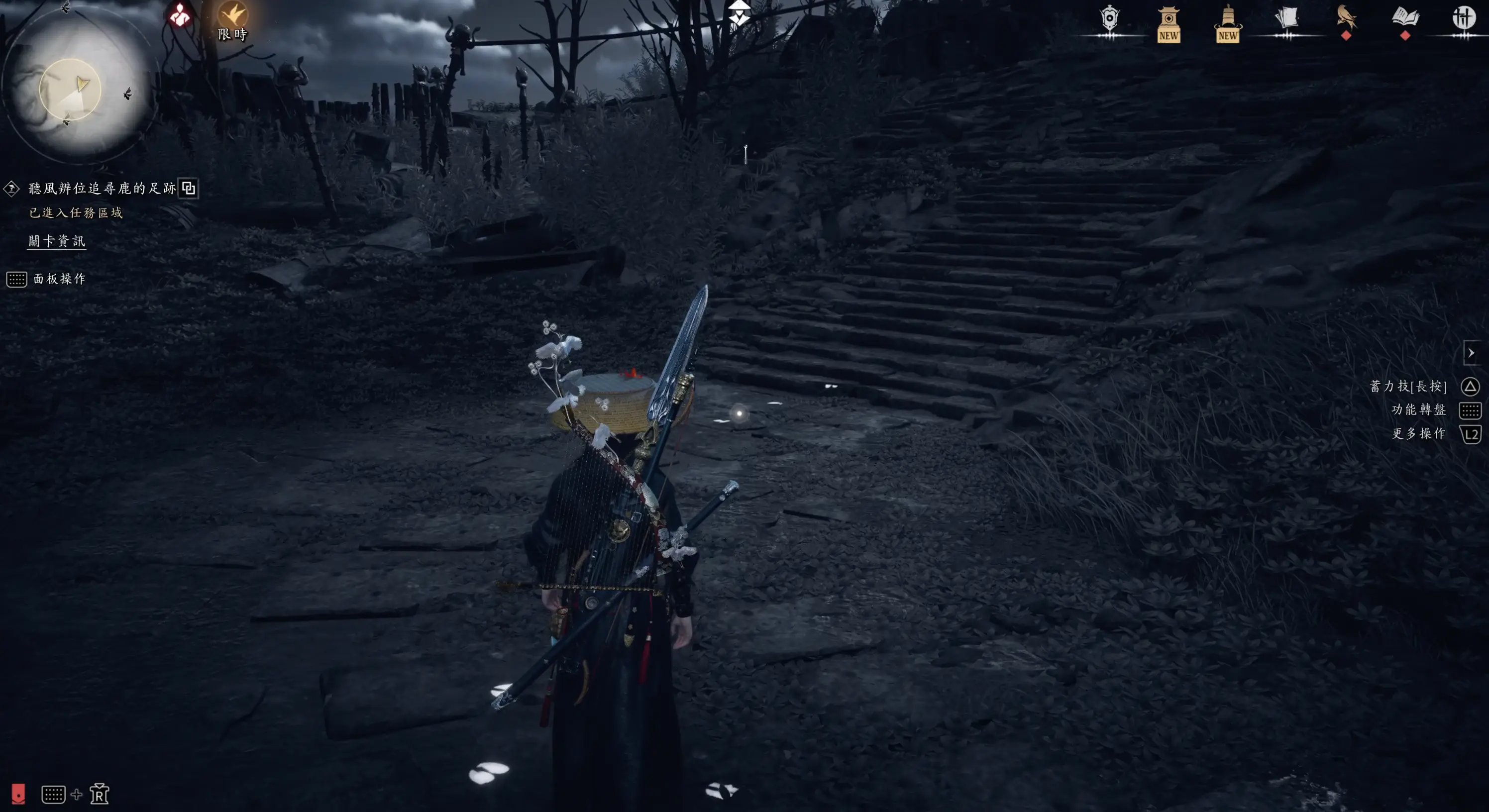Open the 關卡資訊 stage info link
1489x812 pixels.
[57, 241]
